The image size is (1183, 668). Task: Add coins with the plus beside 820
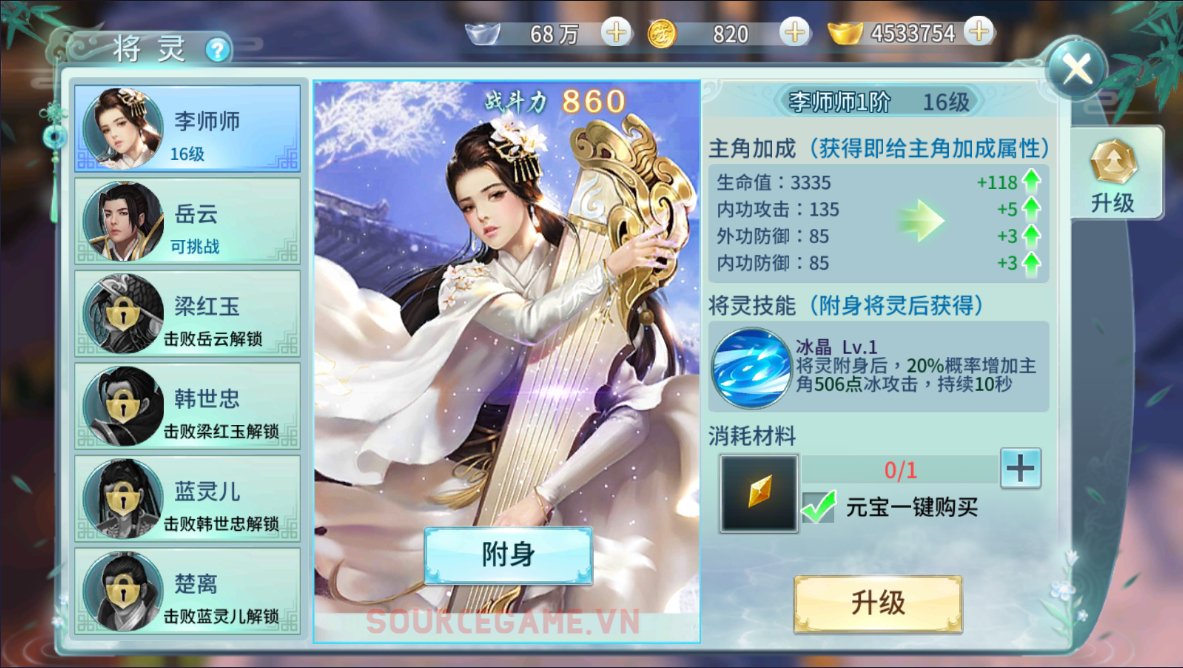(x=795, y=33)
